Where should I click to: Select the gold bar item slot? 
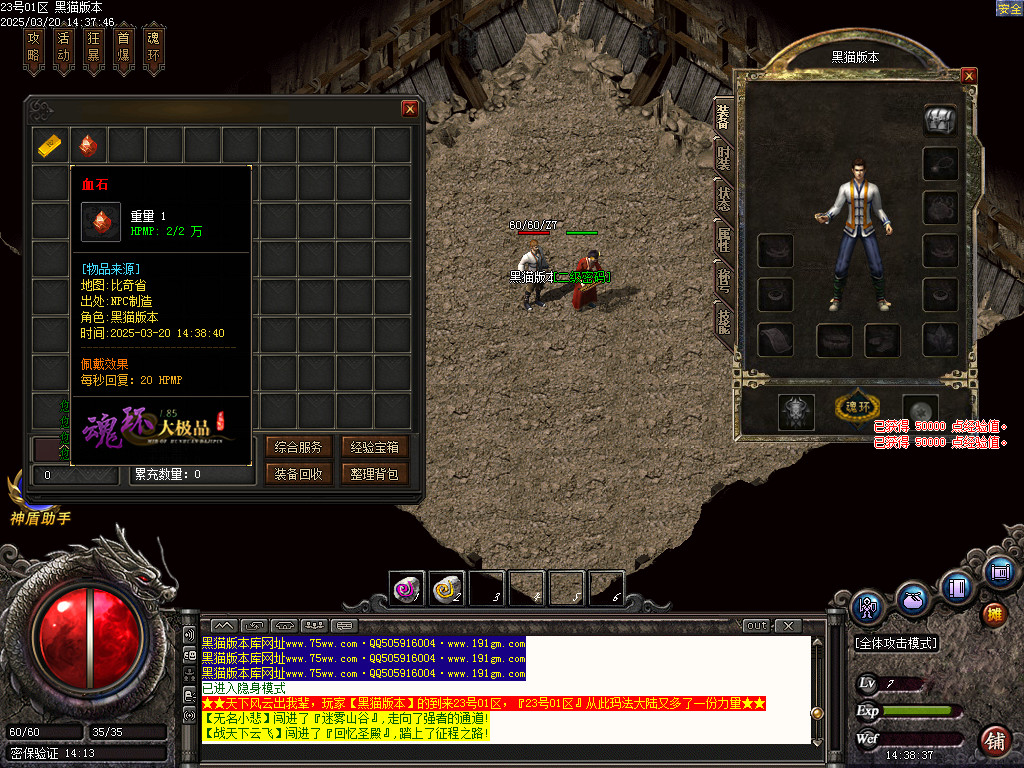pos(51,146)
